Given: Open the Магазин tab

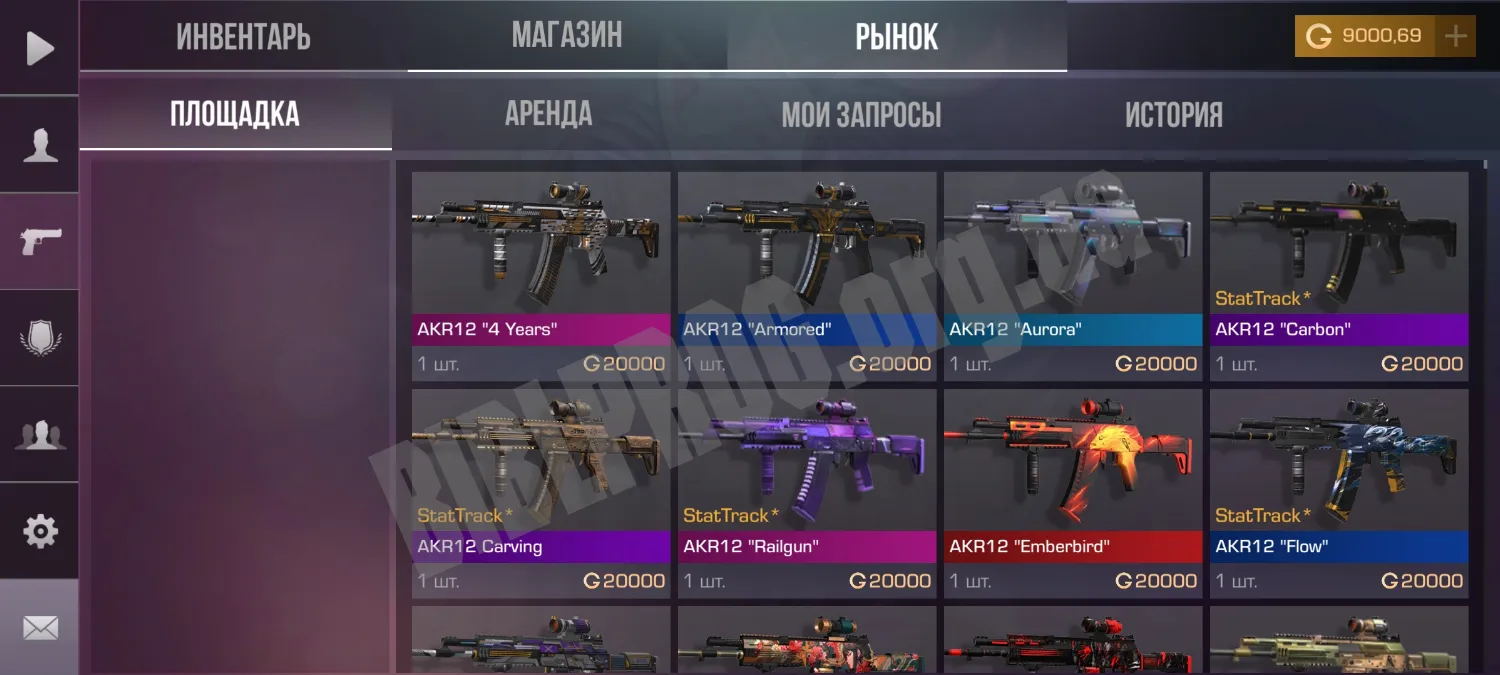Looking at the screenshot, I should pos(567,35).
